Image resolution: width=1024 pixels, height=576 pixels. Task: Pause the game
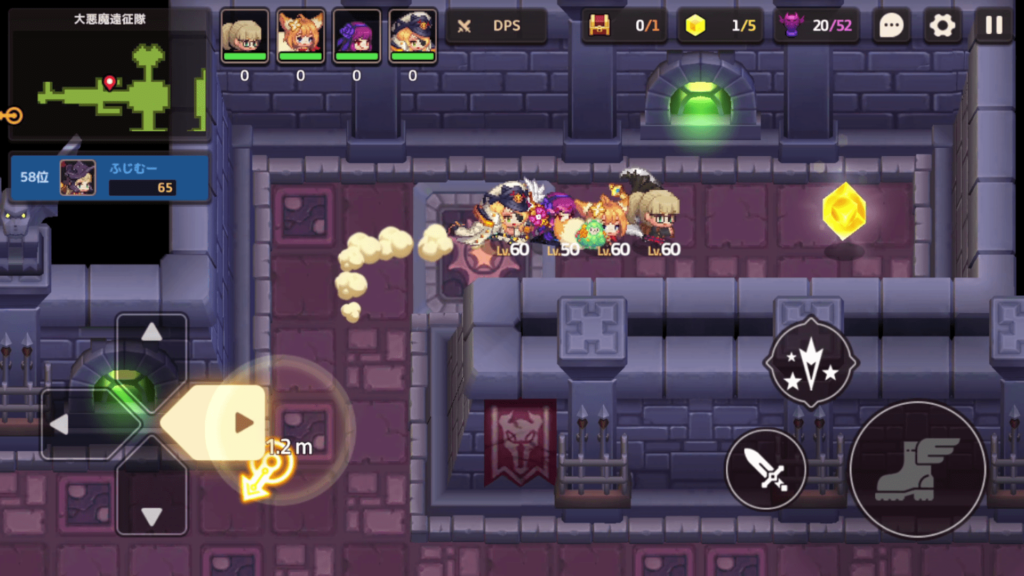[994, 26]
